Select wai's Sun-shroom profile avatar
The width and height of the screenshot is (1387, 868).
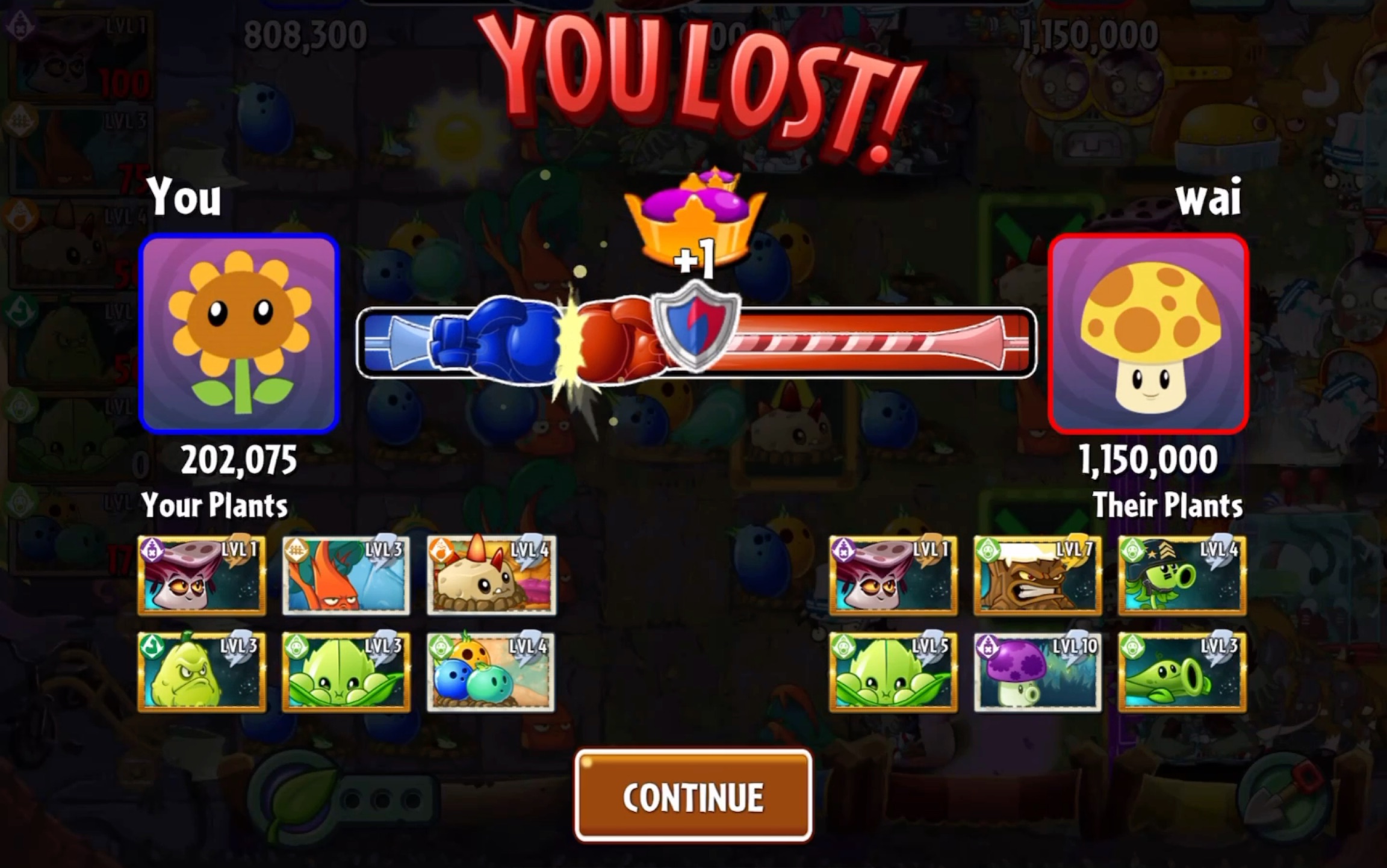1148,333
